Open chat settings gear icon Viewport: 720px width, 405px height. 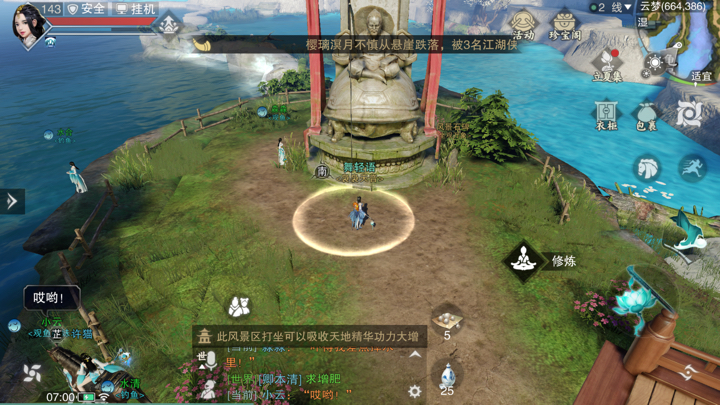pyautogui.click(x=414, y=391)
